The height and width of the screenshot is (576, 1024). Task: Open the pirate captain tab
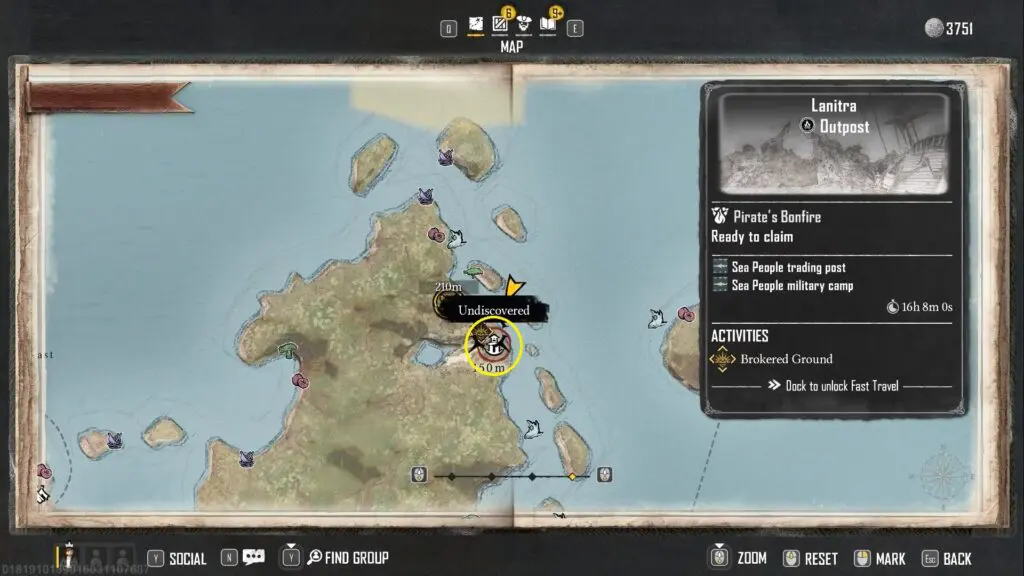[524, 24]
